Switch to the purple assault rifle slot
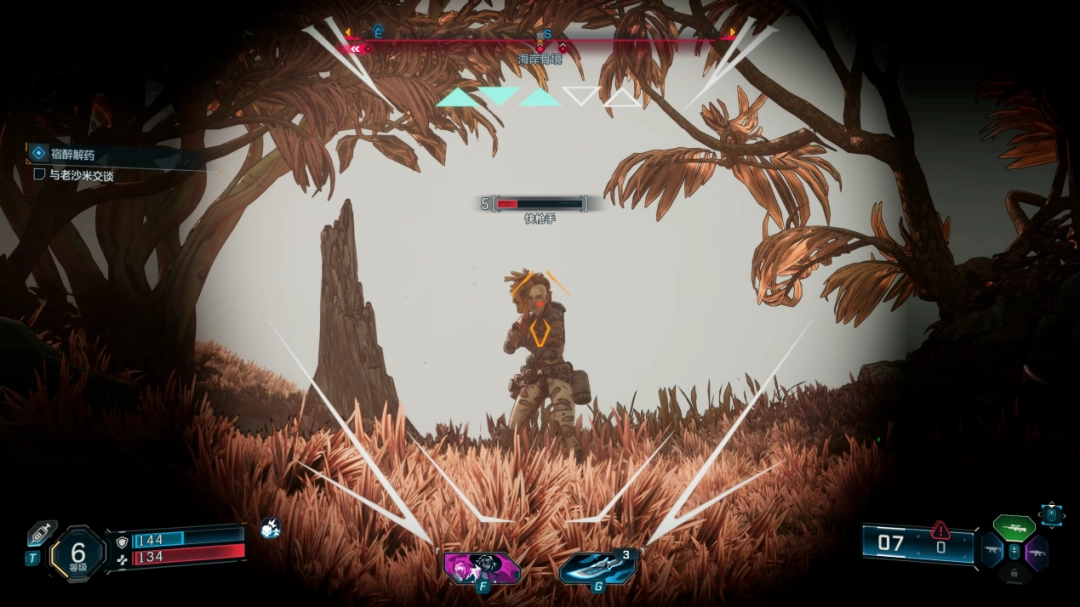The image size is (1080, 607). [x=1036, y=551]
